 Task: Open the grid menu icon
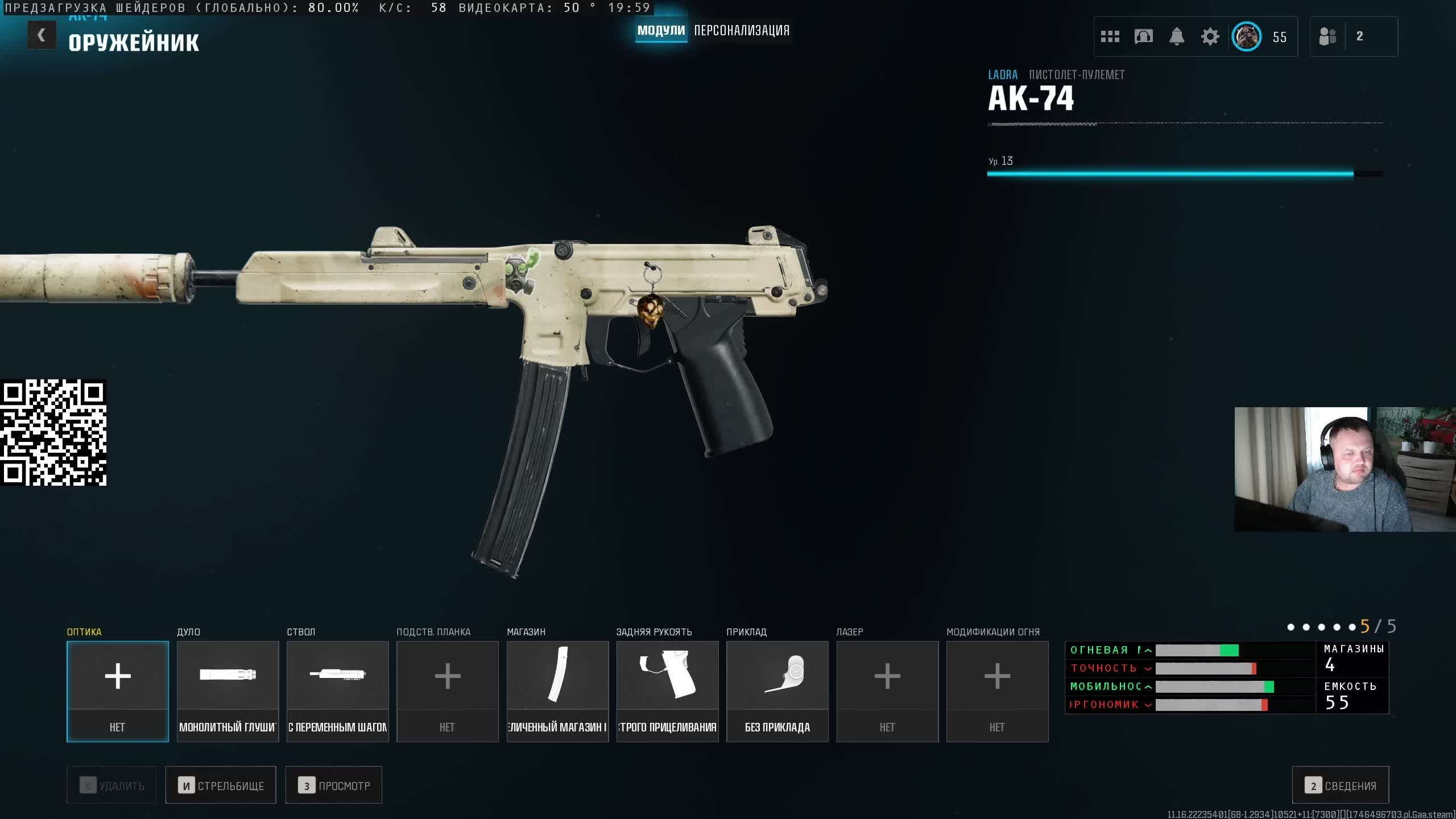[1110, 37]
